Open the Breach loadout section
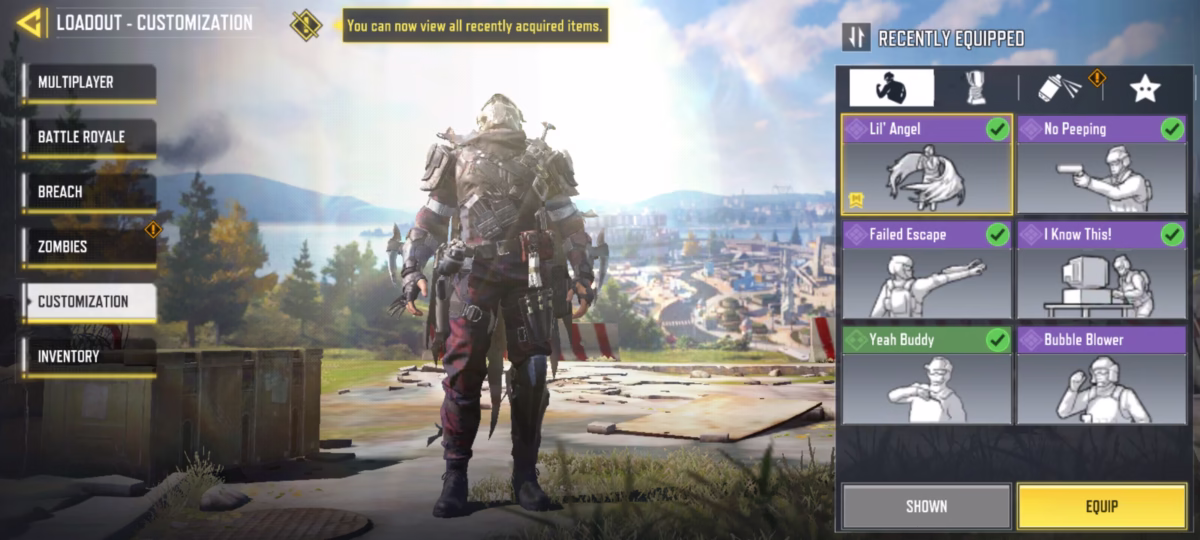The width and height of the screenshot is (1200, 540). click(89, 192)
